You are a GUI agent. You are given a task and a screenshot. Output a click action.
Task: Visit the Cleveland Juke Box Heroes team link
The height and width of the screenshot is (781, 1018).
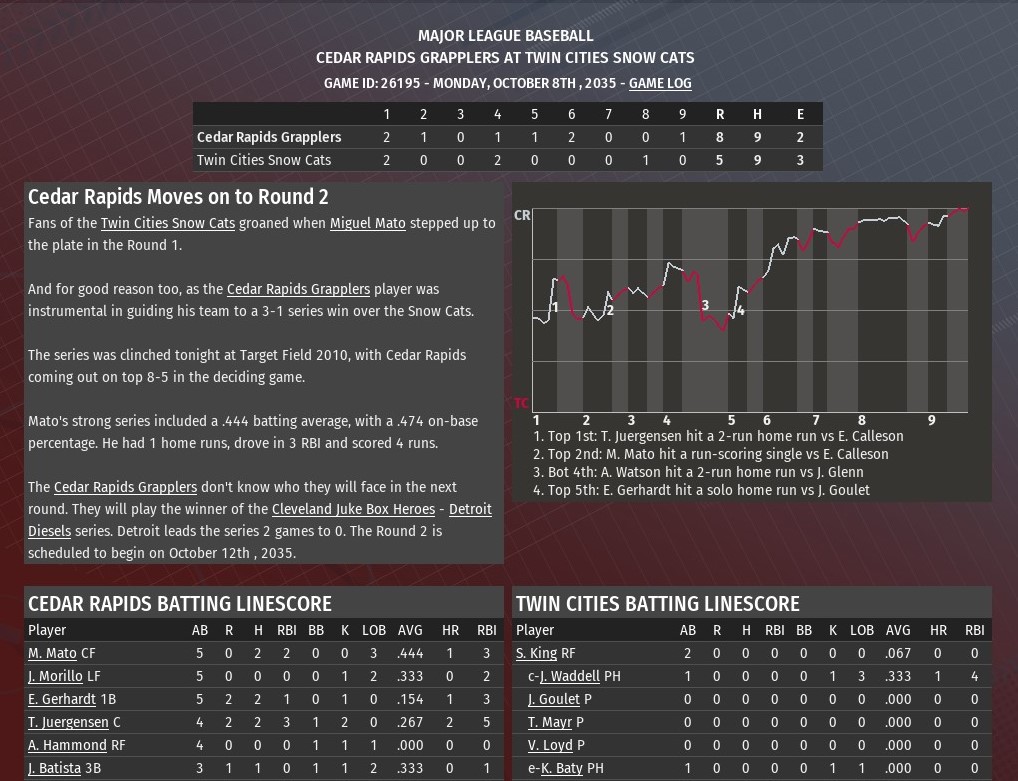353,509
